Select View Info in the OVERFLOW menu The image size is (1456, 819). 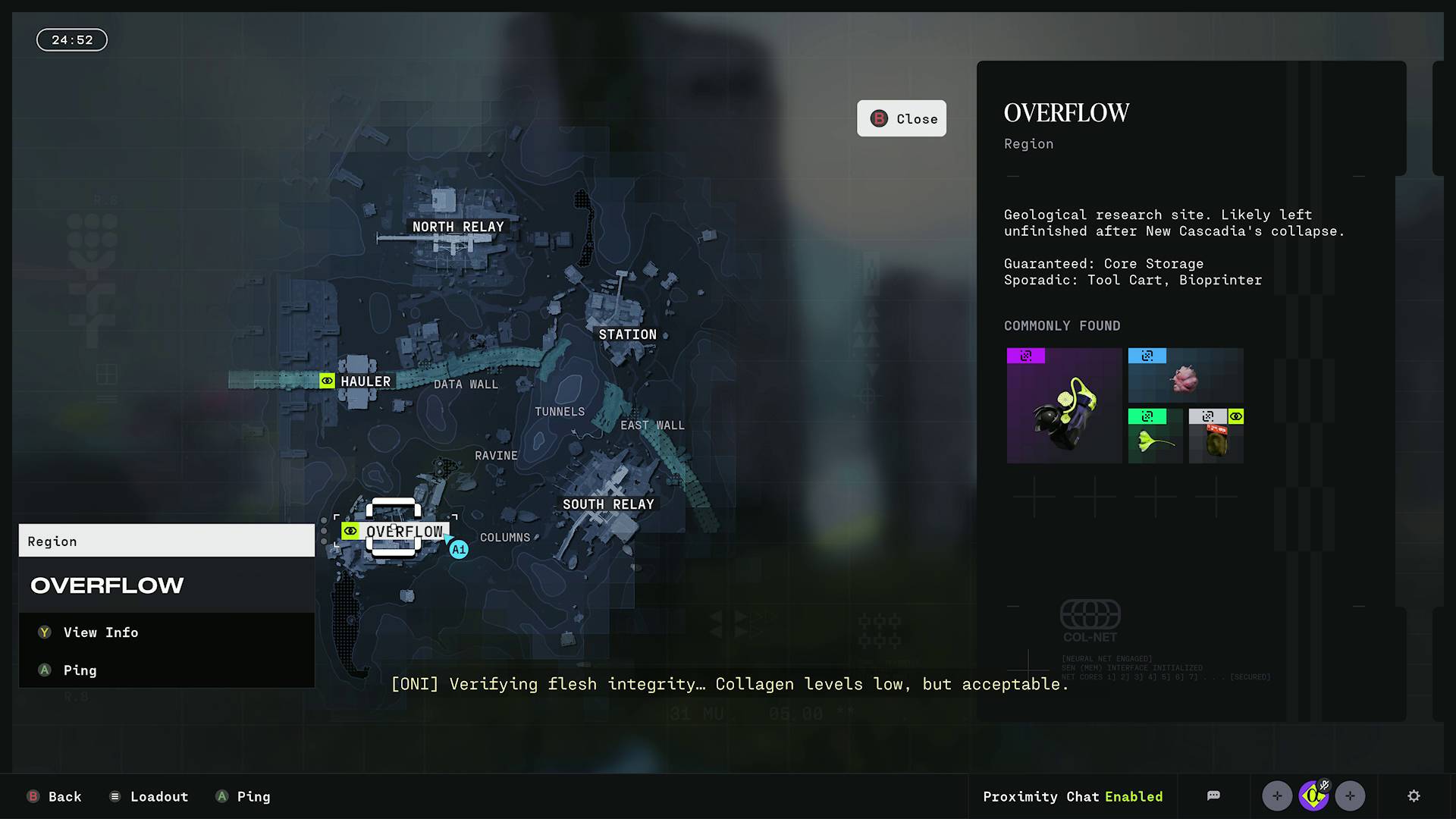pyautogui.click(x=100, y=632)
